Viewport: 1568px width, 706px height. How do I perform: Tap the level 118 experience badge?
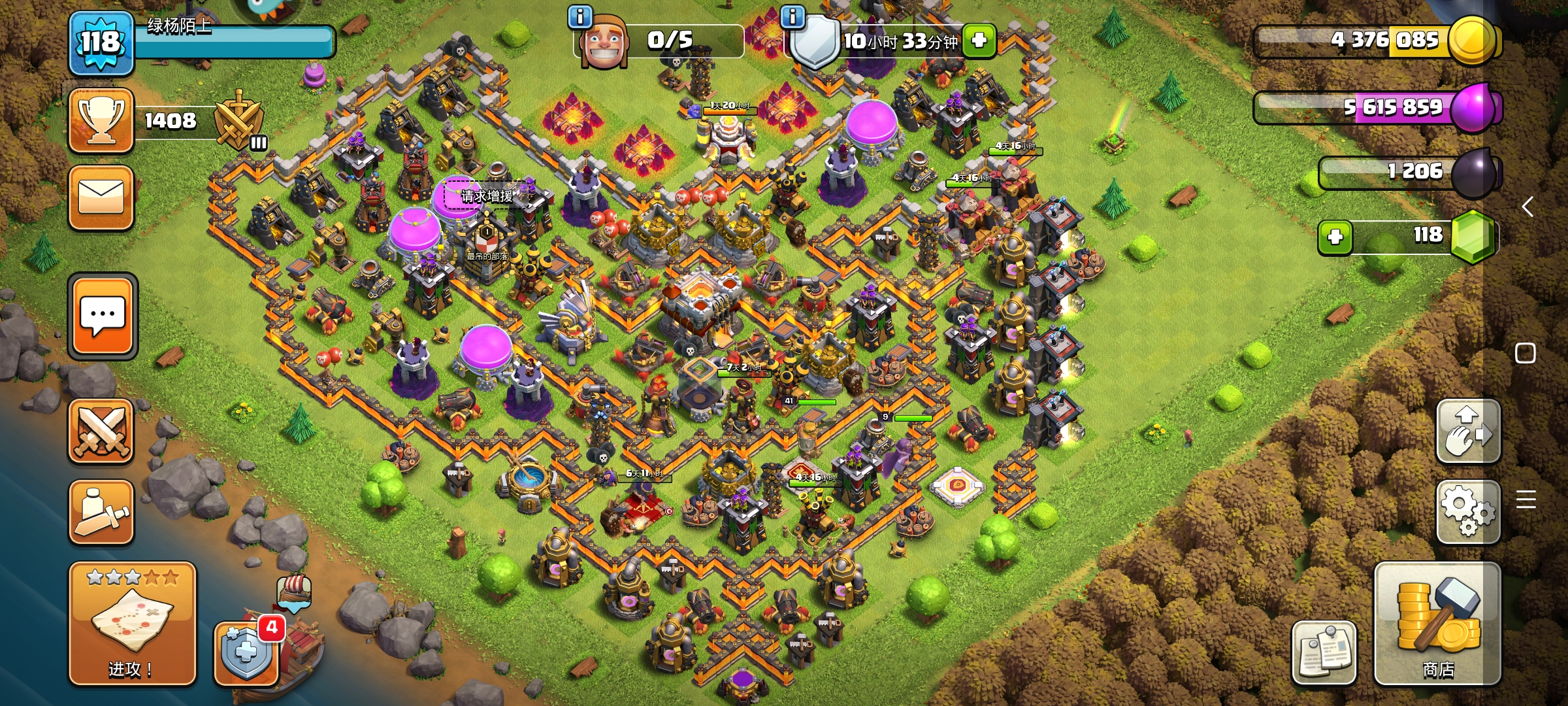pyautogui.click(x=101, y=43)
